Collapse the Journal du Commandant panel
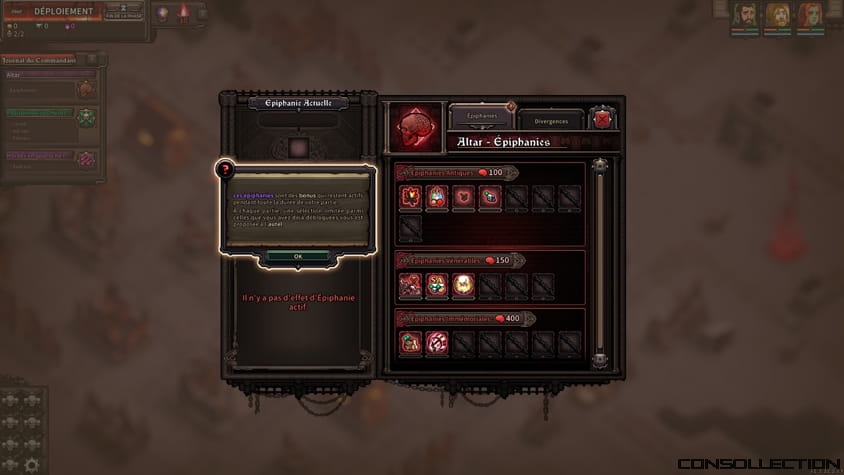The height and width of the screenshot is (475, 844). pos(93,60)
